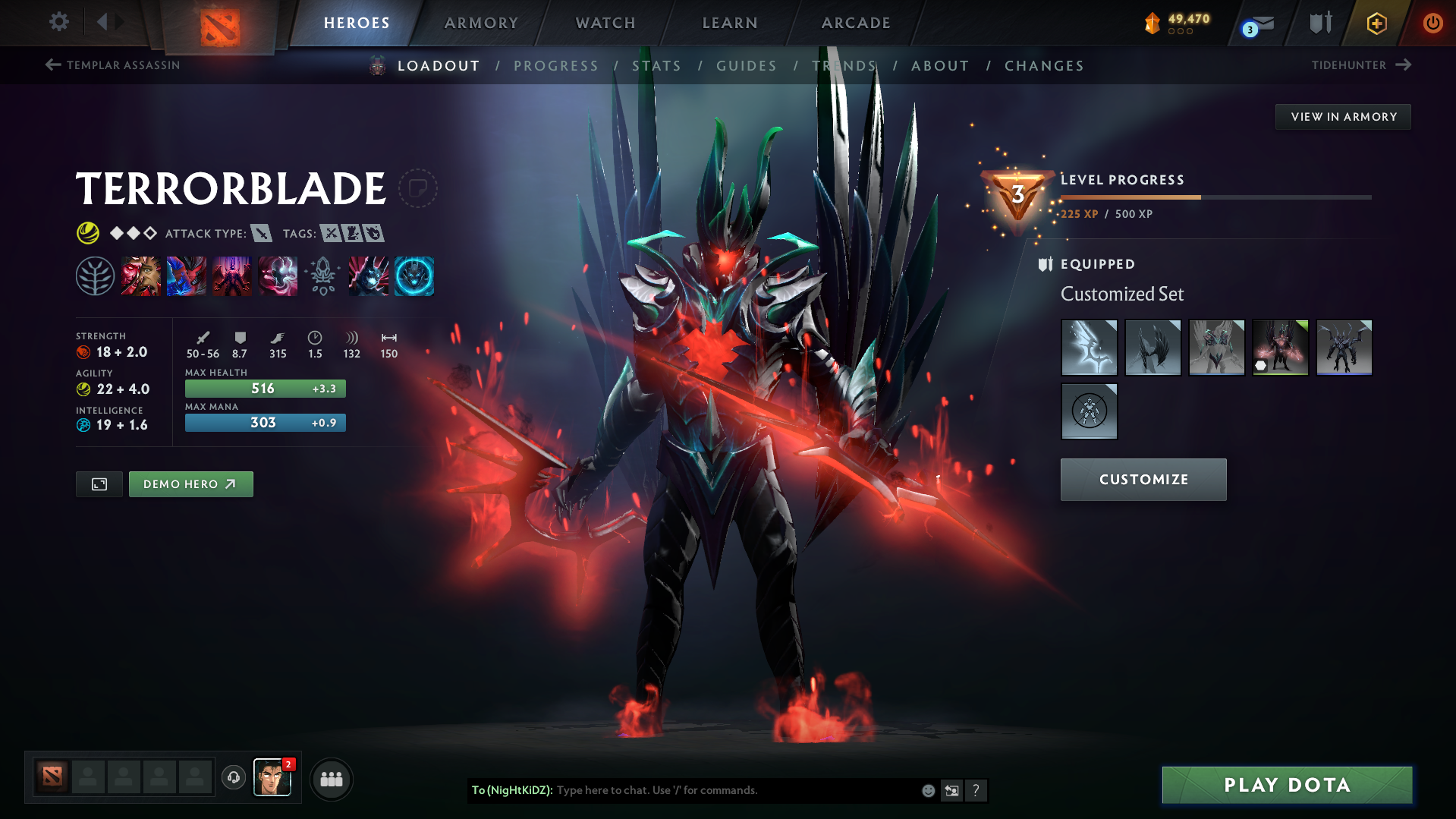Select Terrorblade's talent tree icon
Image resolution: width=1456 pixels, height=819 pixels.
pos(95,276)
